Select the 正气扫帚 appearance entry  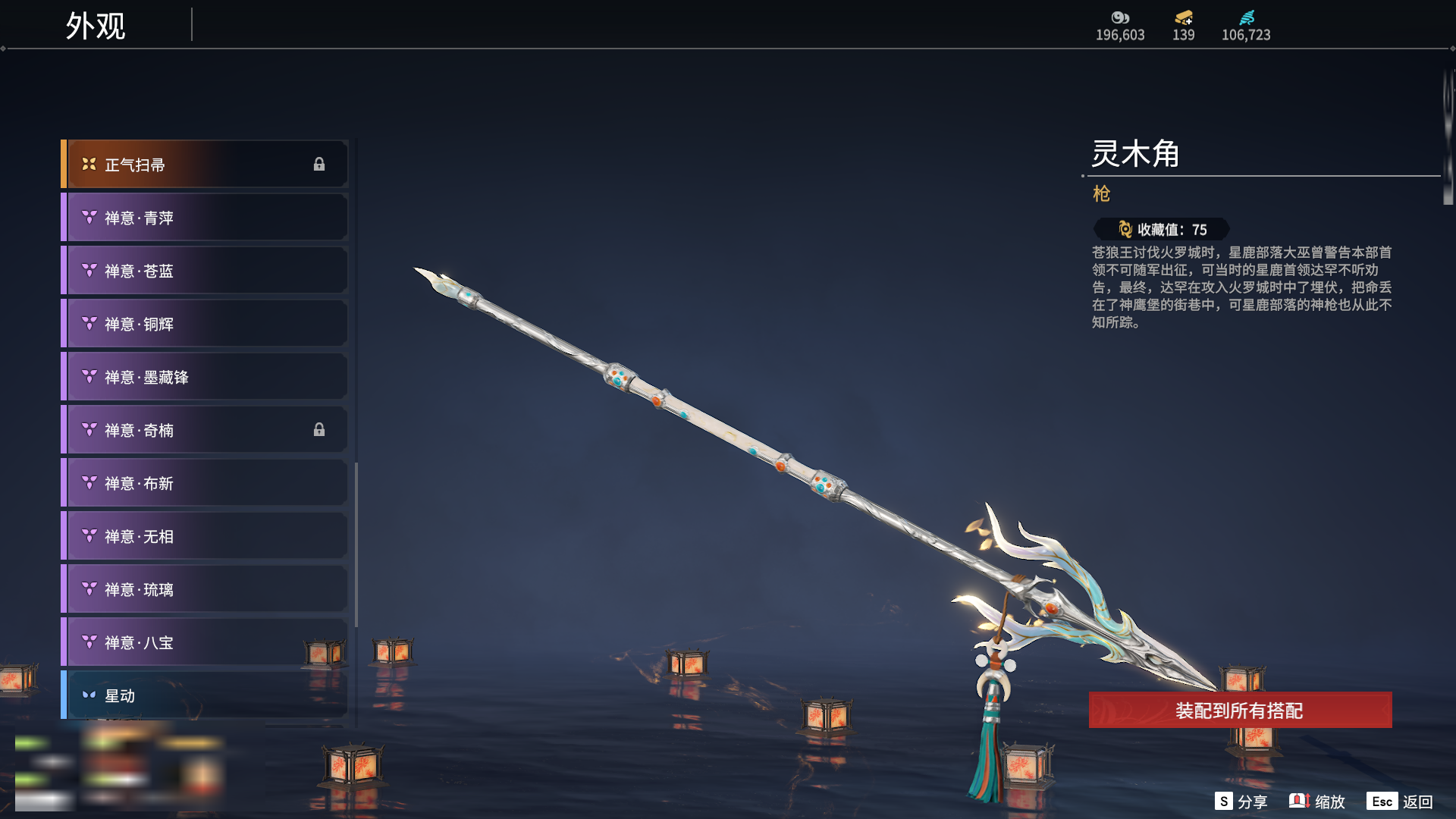pyautogui.click(x=205, y=165)
